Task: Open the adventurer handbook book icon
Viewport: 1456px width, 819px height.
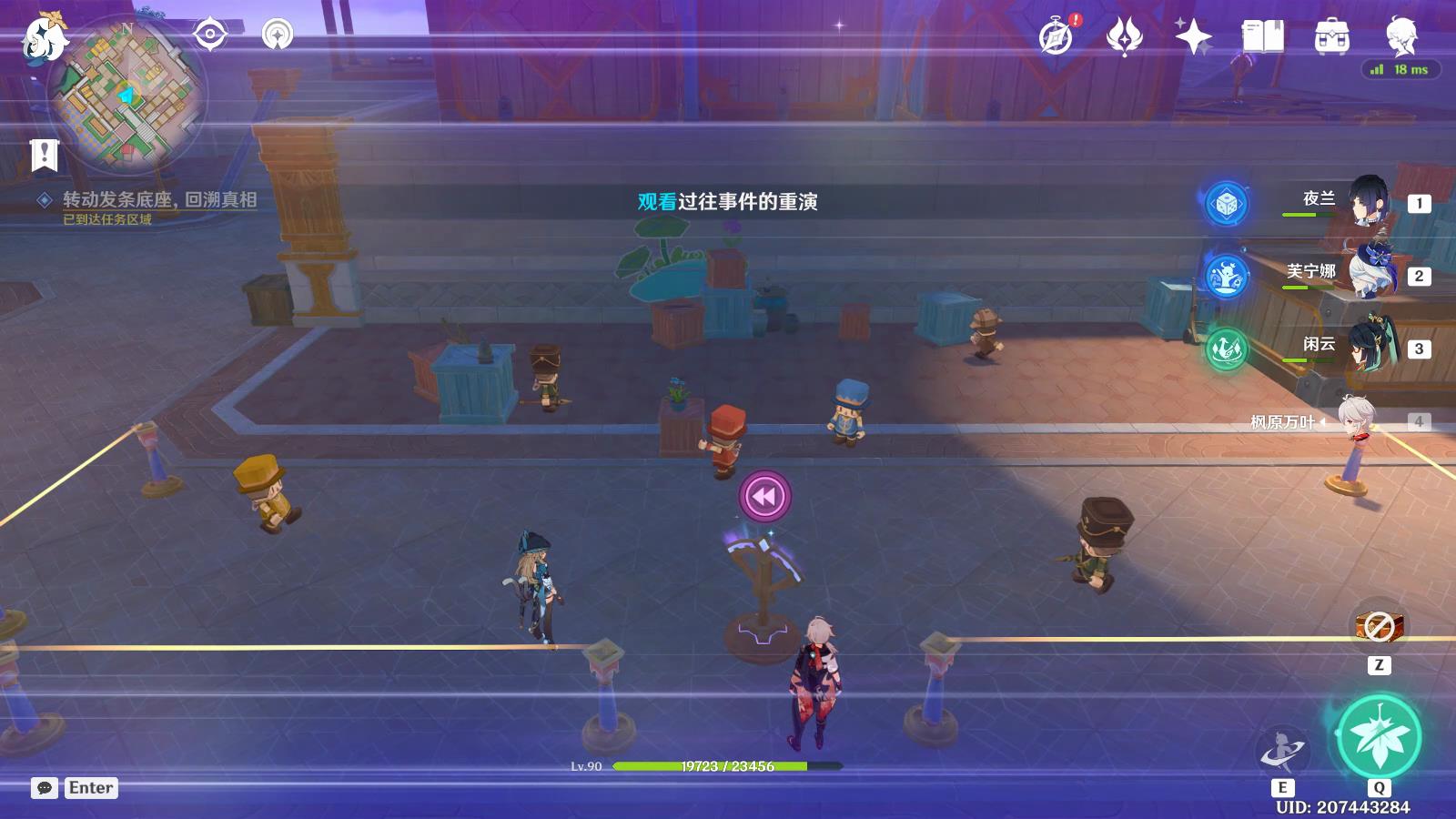Action: (x=1262, y=37)
